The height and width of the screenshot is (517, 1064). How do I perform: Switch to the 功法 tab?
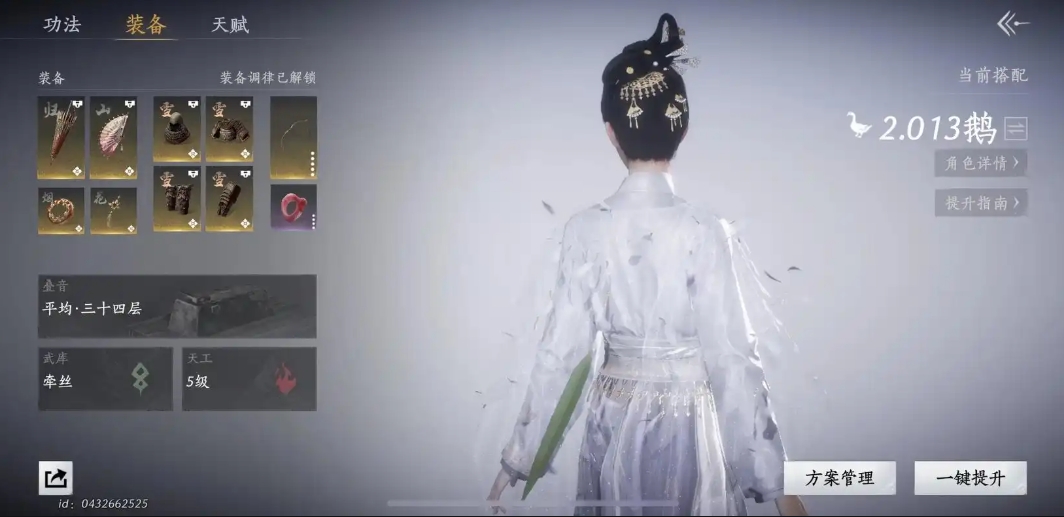[62, 25]
